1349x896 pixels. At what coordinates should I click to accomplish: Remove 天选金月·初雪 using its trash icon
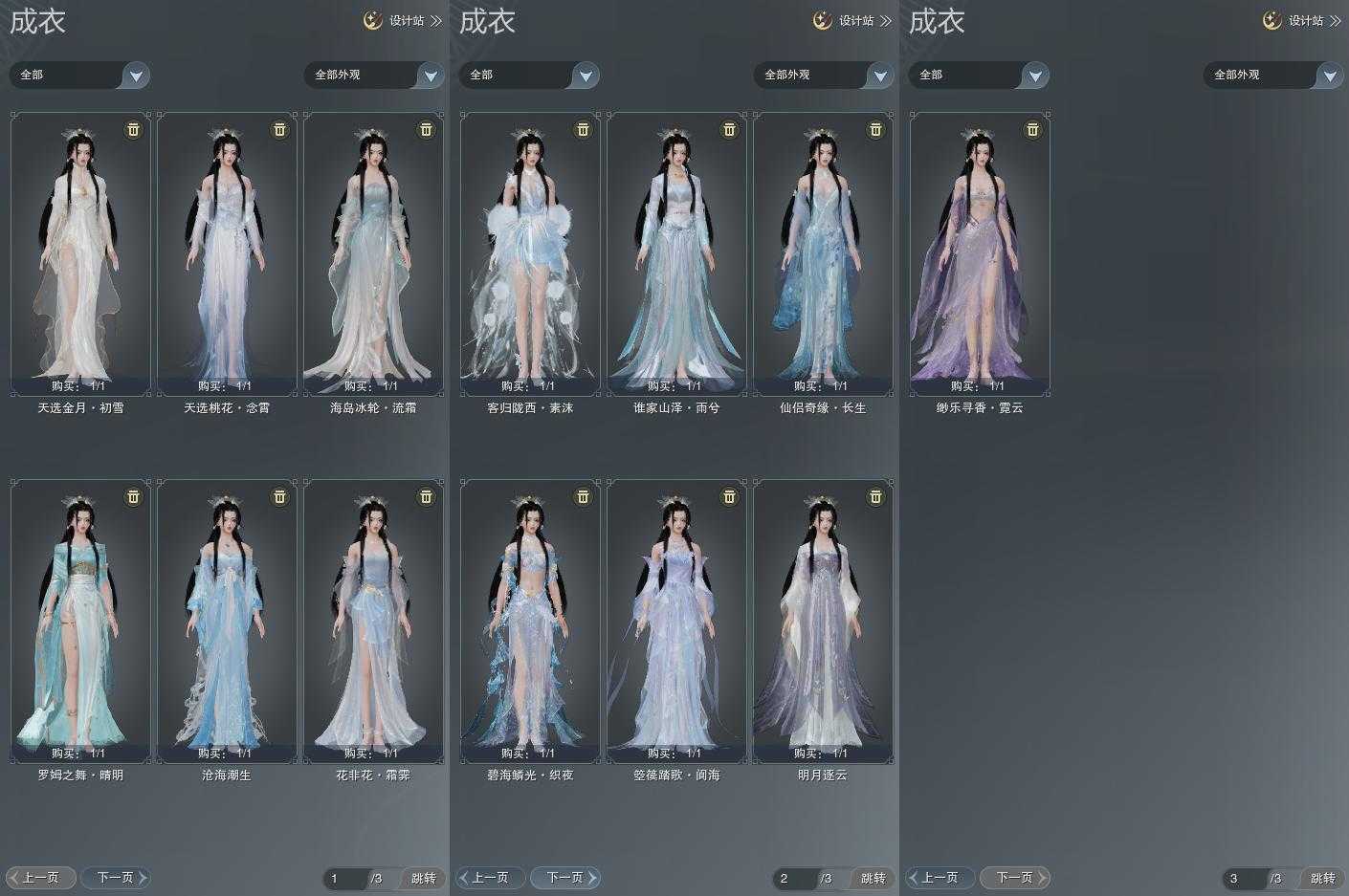coord(133,129)
